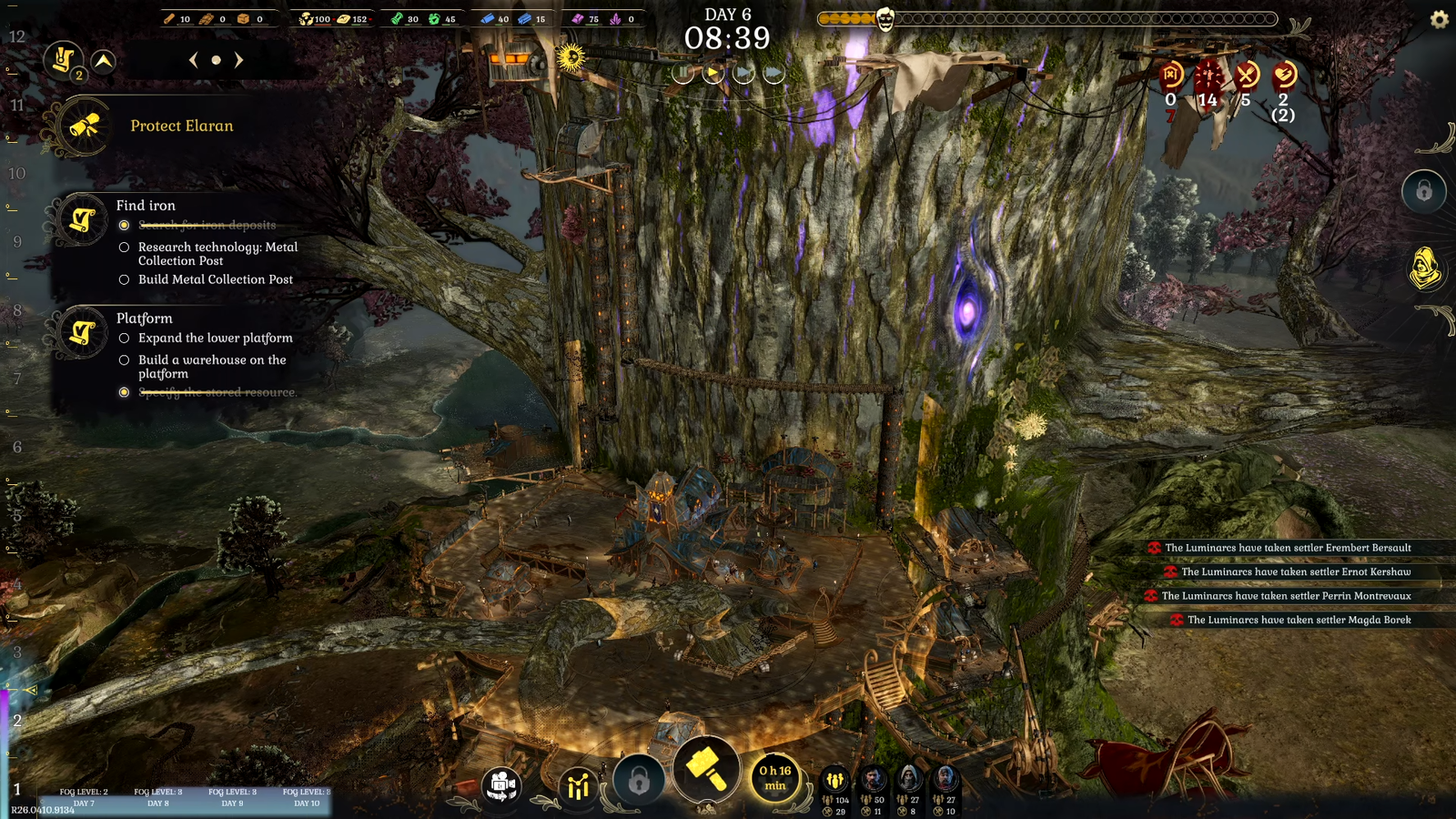Image resolution: width=1456 pixels, height=819 pixels.
Task: Collapse the quest list with the arrow button
Action: 104,61
